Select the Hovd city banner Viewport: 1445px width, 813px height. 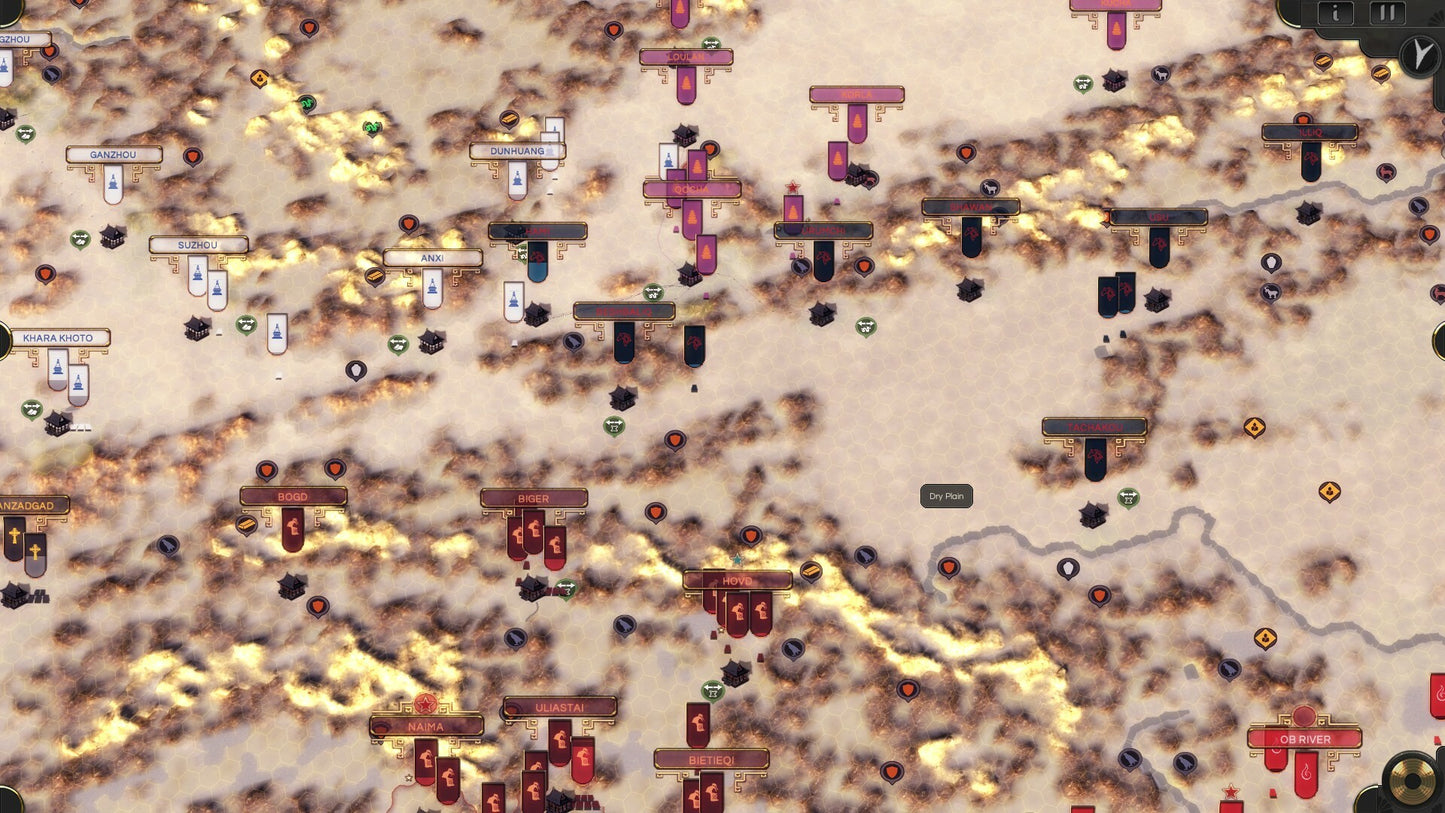coord(737,579)
